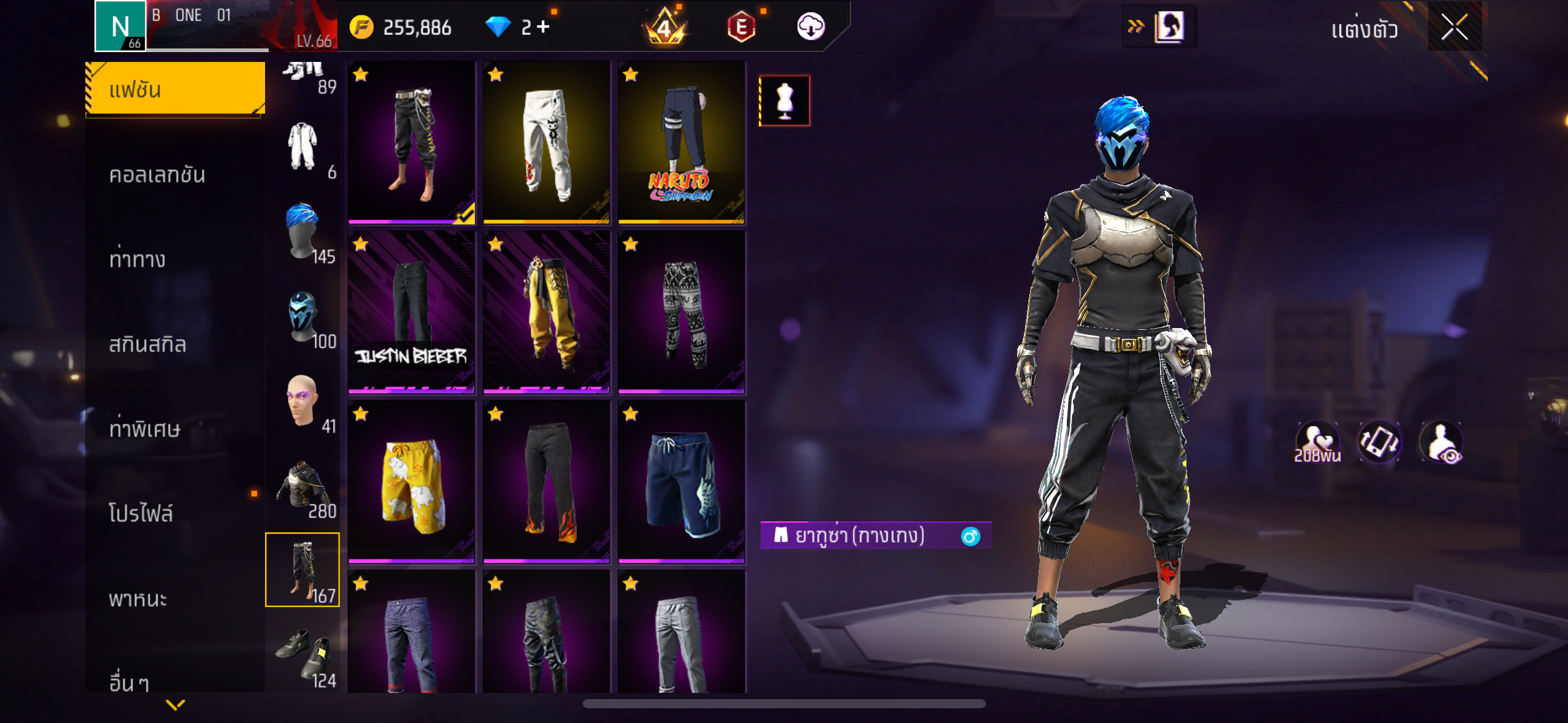The image size is (1568, 723).
Task: Choose the Naruto Shippuden pants
Action: (682, 142)
